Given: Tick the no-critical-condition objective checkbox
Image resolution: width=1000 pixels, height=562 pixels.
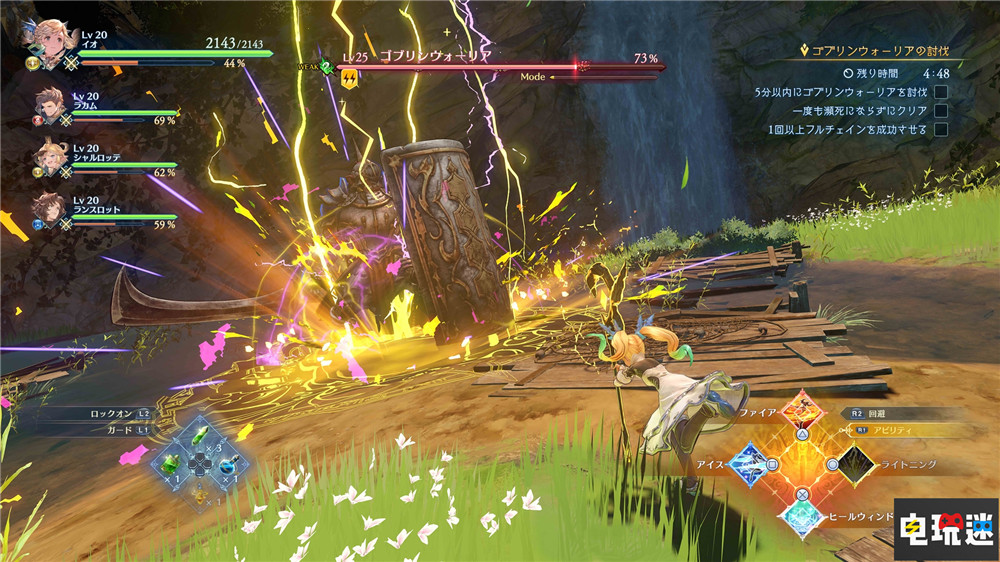Looking at the screenshot, I should click(x=940, y=111).
